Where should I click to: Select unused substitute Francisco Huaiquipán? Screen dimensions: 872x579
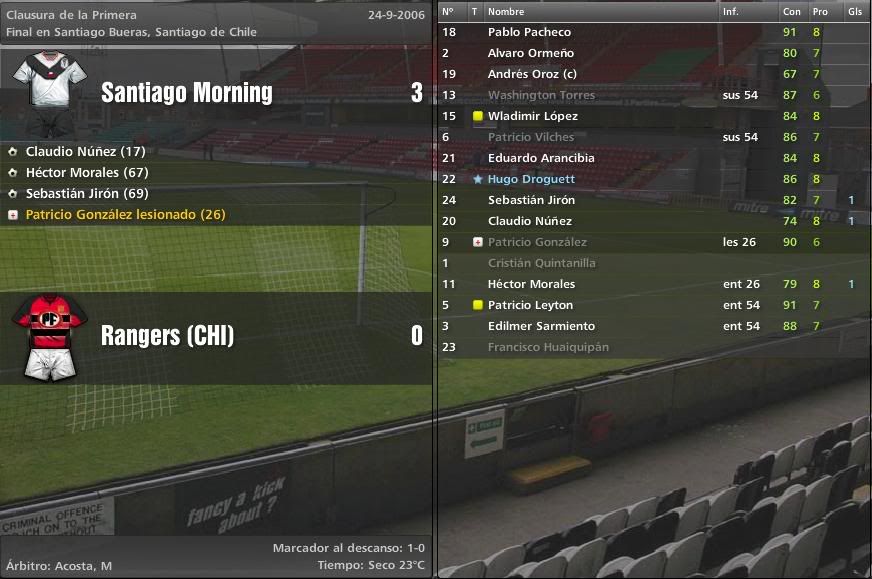click(x=548, y=347)
